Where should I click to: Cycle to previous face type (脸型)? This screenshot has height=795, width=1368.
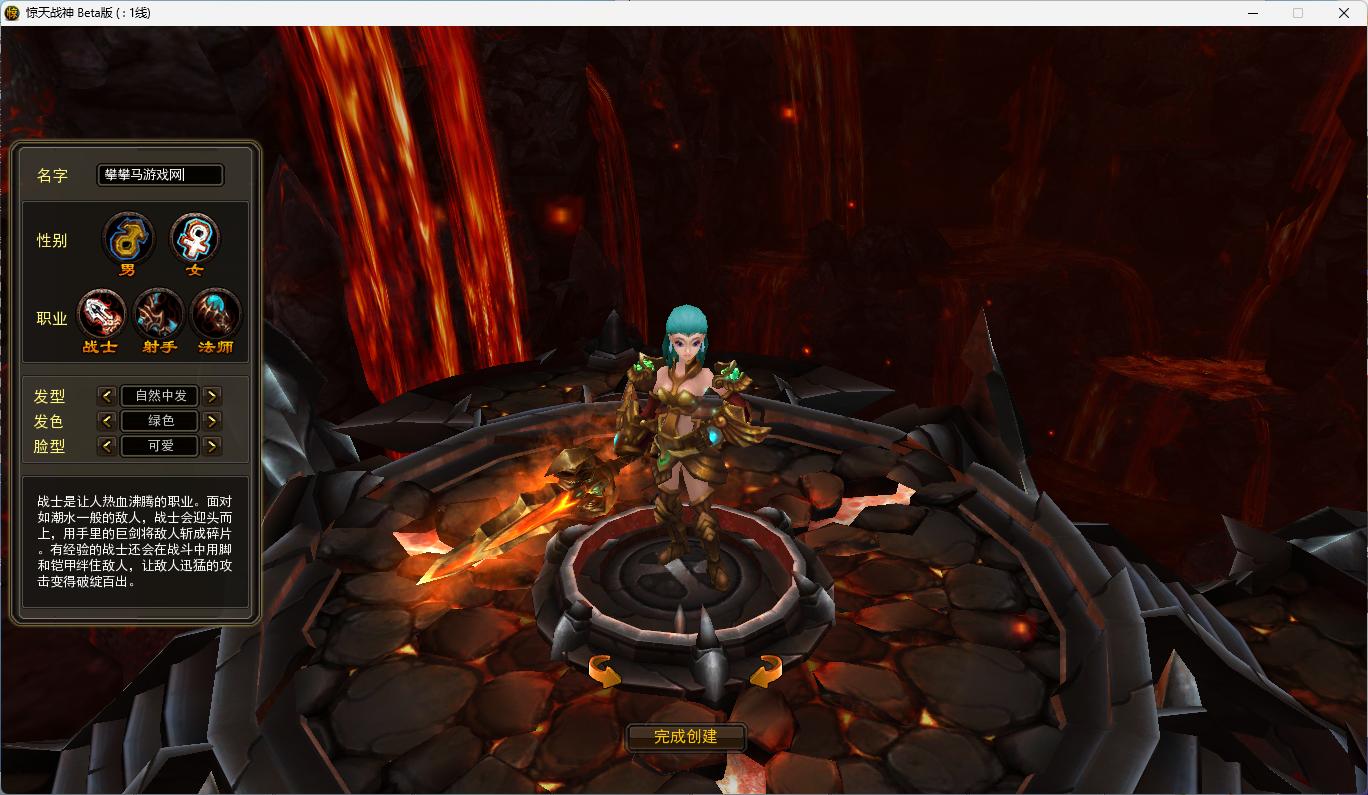click(107, 446)
